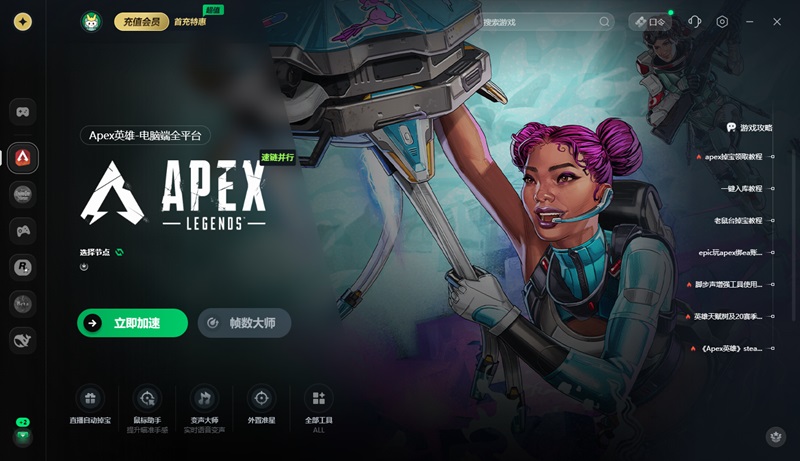Open settings with the hexagon gear icon
Screen dimensions: 800x461
722,21
